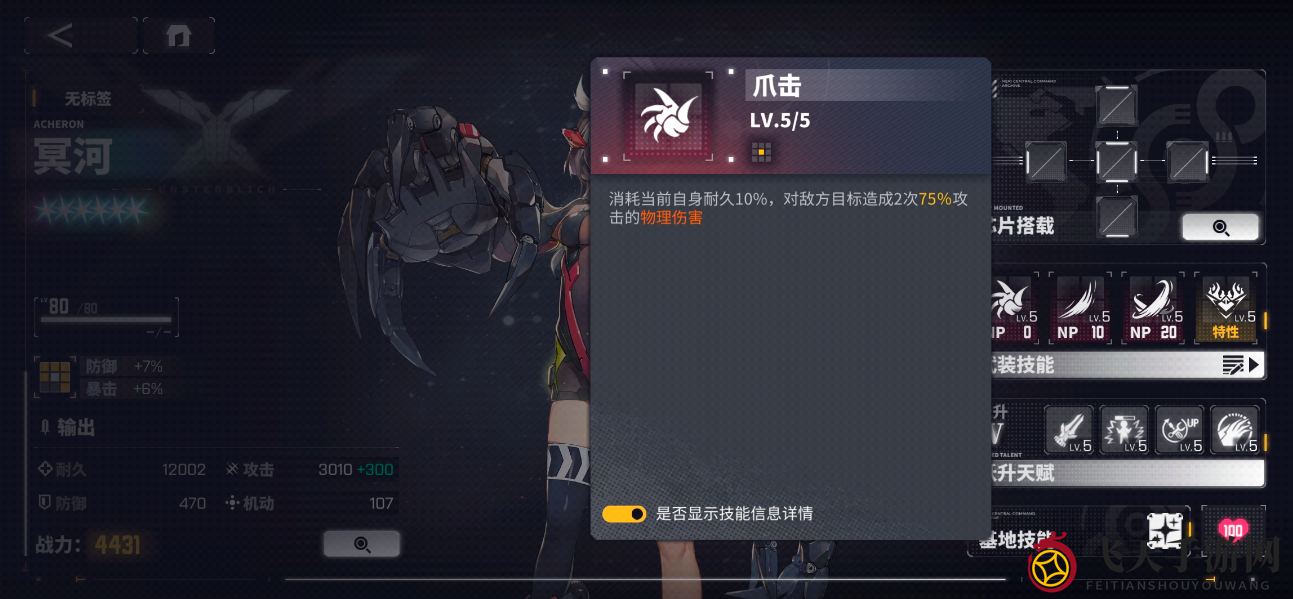Viewport: 1293px width, 599px height.
Task: Select the burst figure ascension talent icon
Action: coord(1124,430)
